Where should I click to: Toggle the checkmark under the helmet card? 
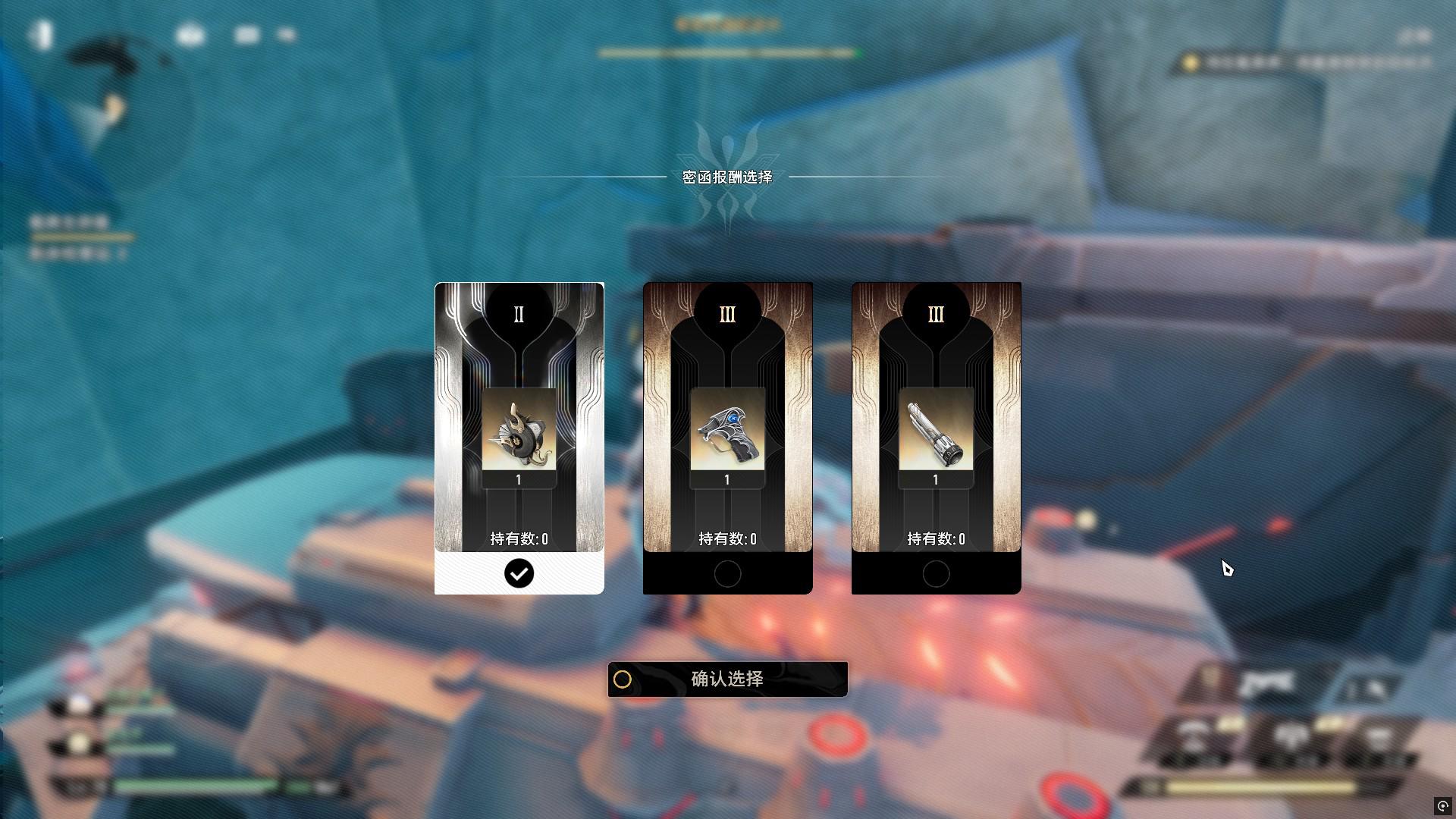pos(519,574)
